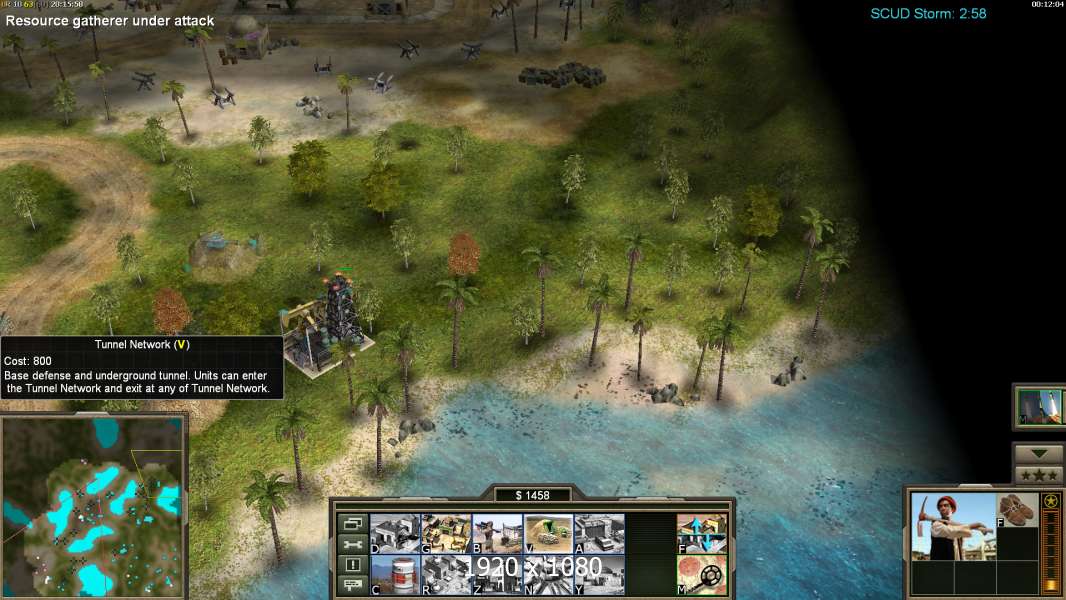Click a location on the minimap
This screenshot has width=1066, height=600.
point(93,503)
